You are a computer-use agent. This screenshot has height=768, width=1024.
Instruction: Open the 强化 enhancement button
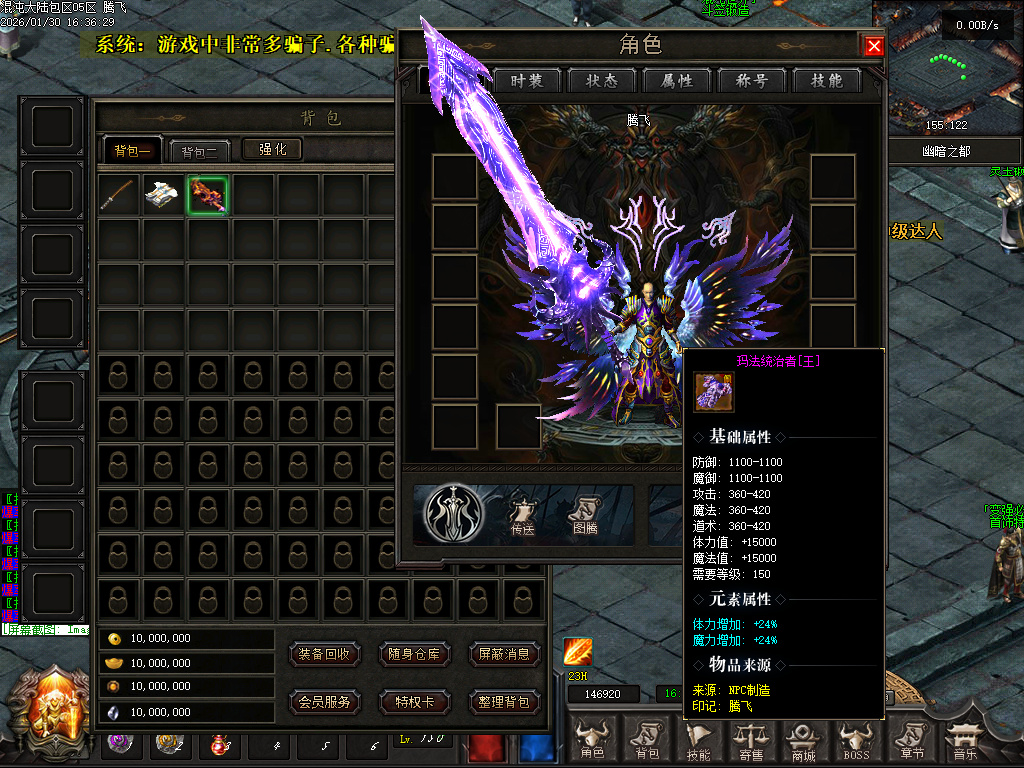(x=272, y=149)
